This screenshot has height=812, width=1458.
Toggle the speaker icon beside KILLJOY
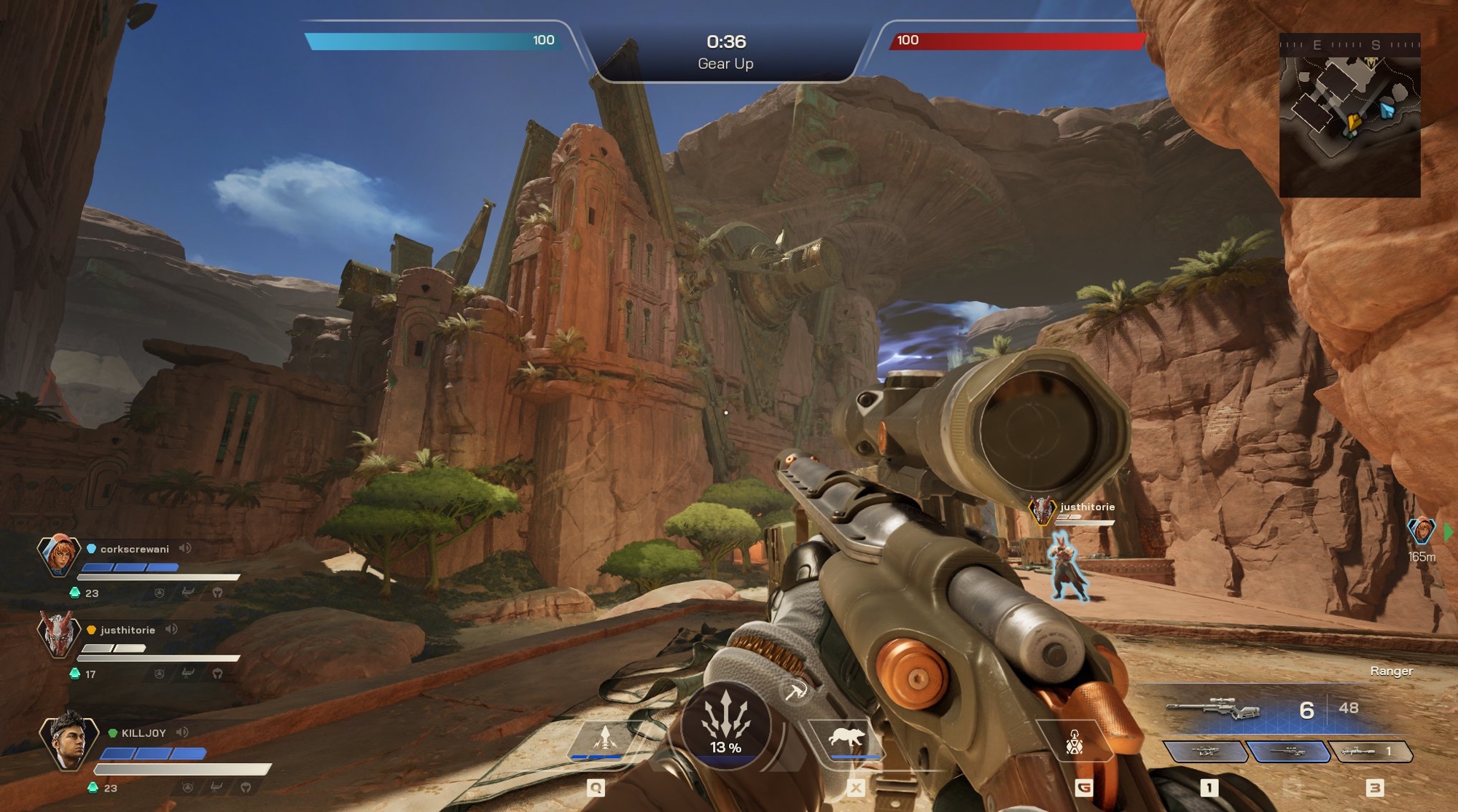[182, 732]
